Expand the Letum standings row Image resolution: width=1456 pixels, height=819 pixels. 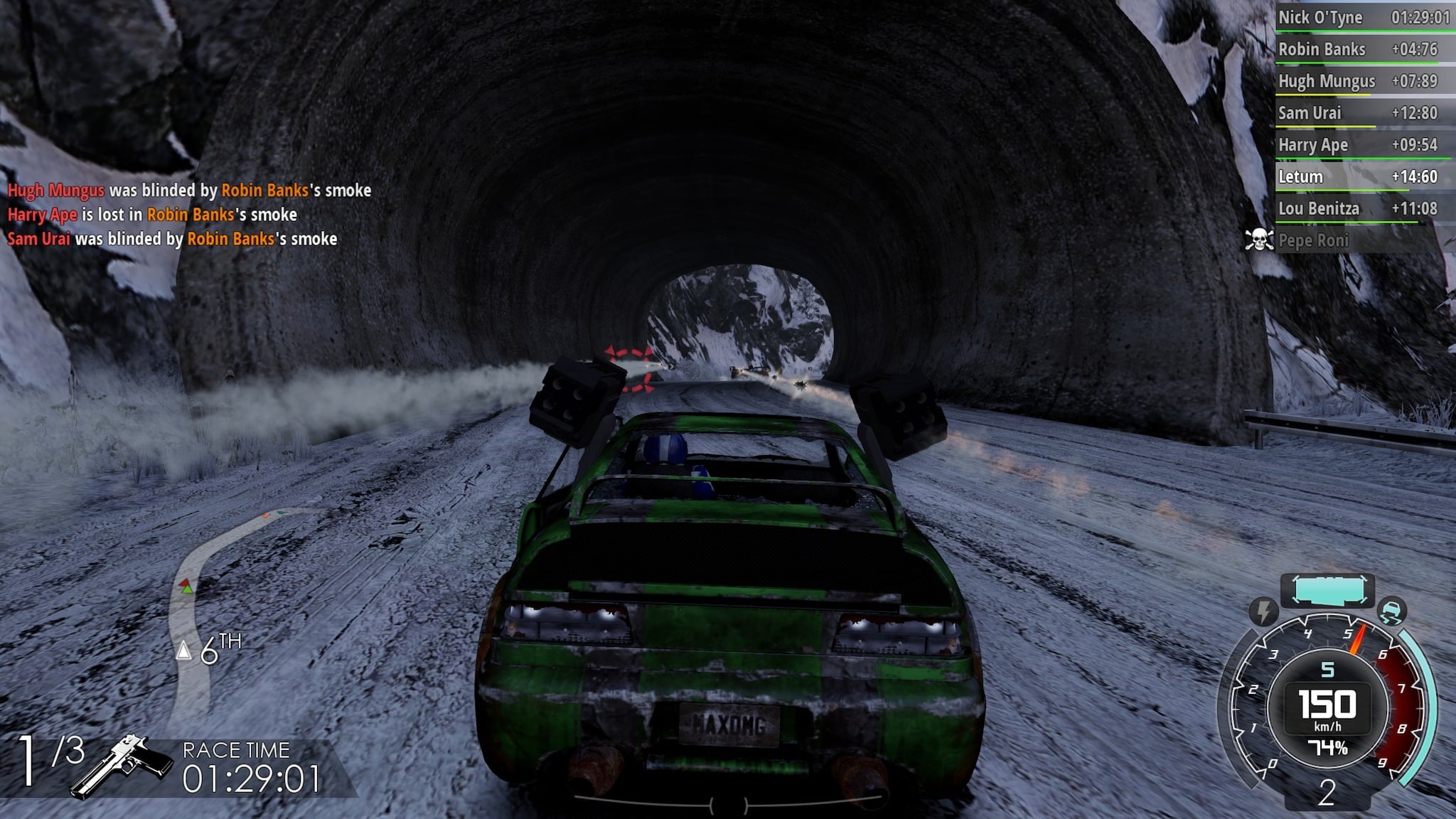(x=1315, y=178)
